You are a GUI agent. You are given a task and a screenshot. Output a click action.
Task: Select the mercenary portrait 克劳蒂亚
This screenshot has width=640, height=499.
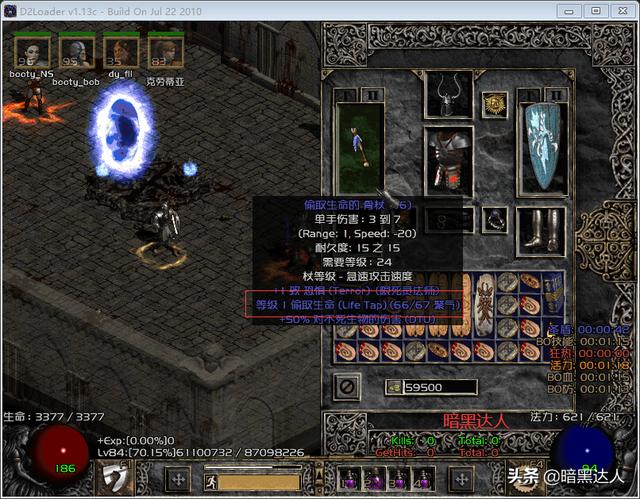(x=164, y=50)
